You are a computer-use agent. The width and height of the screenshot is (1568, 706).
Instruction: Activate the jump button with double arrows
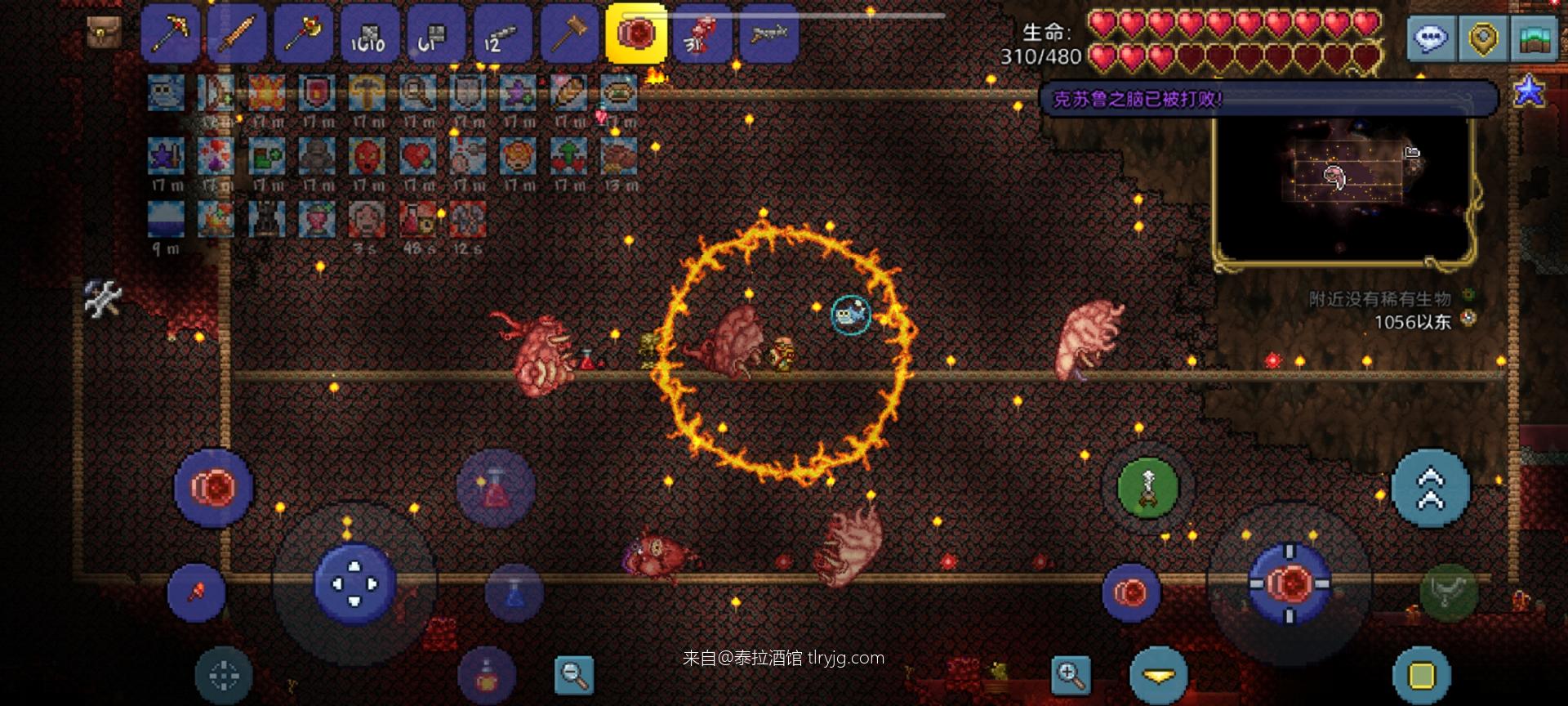1430,488
